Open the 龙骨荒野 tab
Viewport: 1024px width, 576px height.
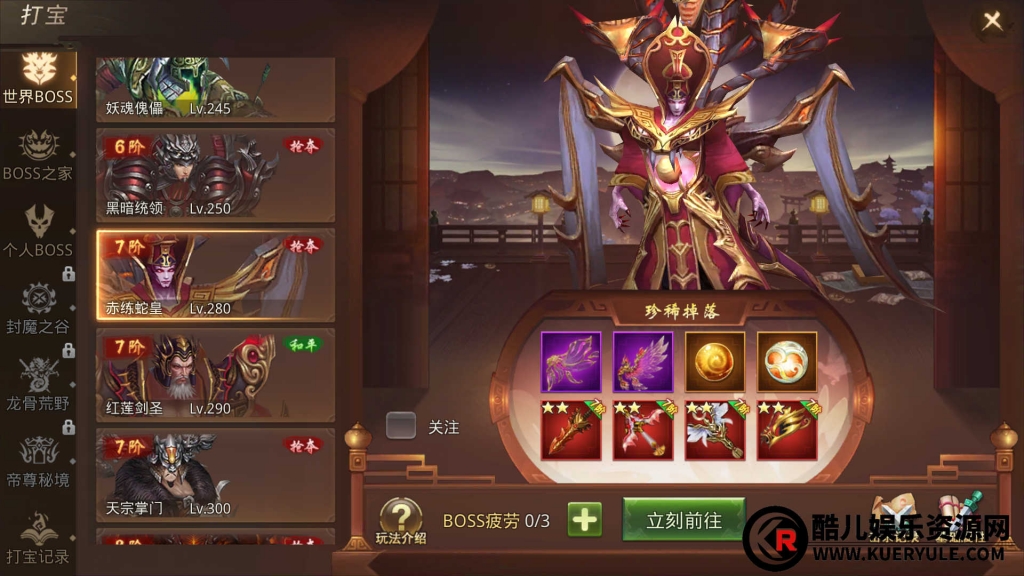point(38,384)
